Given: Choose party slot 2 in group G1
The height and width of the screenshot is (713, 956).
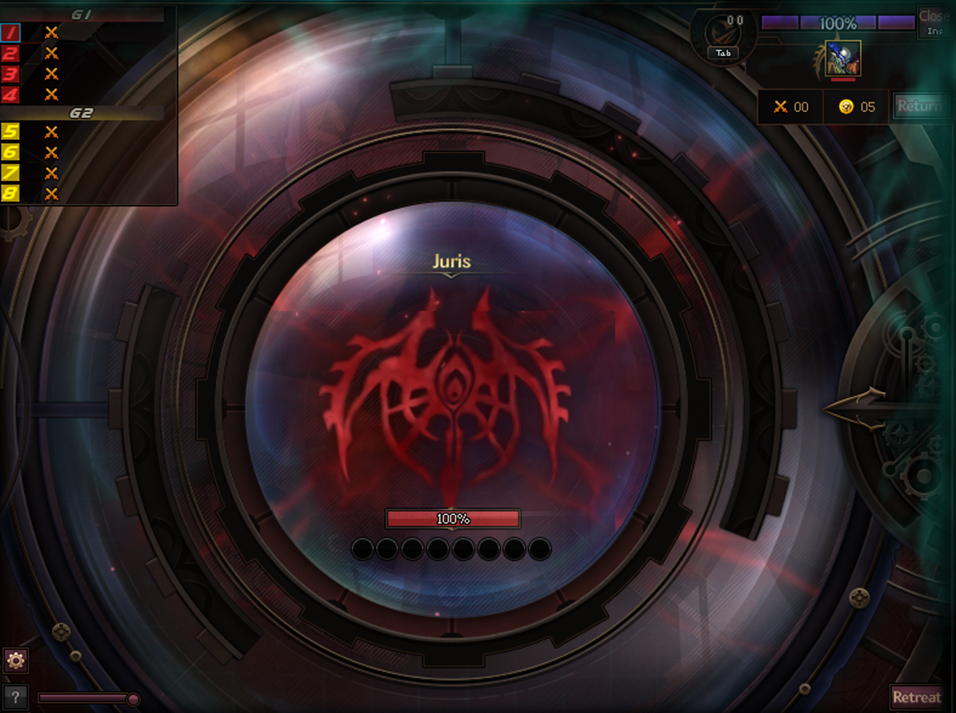Looking at the screenshot, I should pyautogui.click(x=11, y=54).
